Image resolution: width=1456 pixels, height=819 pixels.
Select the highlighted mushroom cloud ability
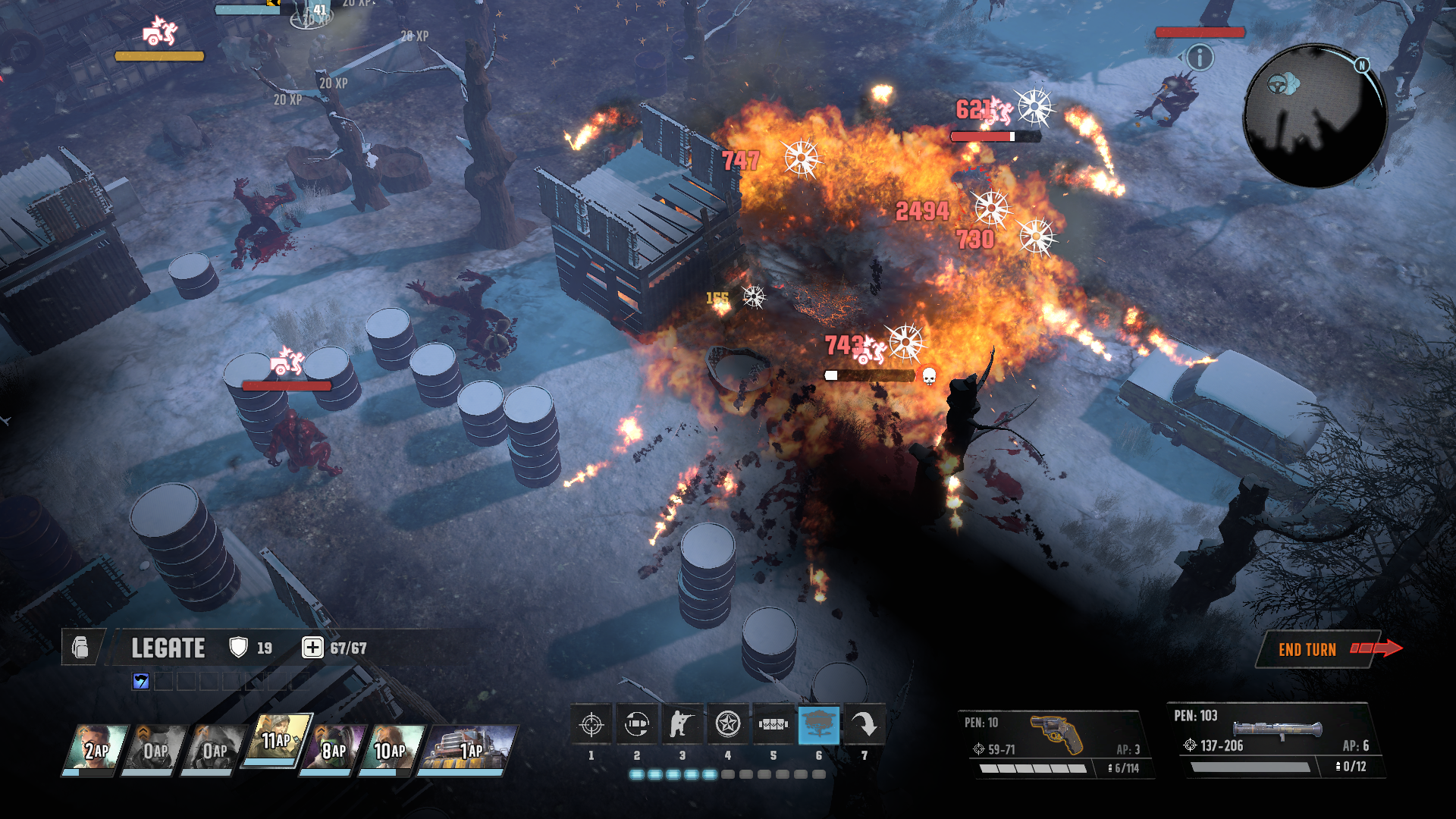pos(818,725)
